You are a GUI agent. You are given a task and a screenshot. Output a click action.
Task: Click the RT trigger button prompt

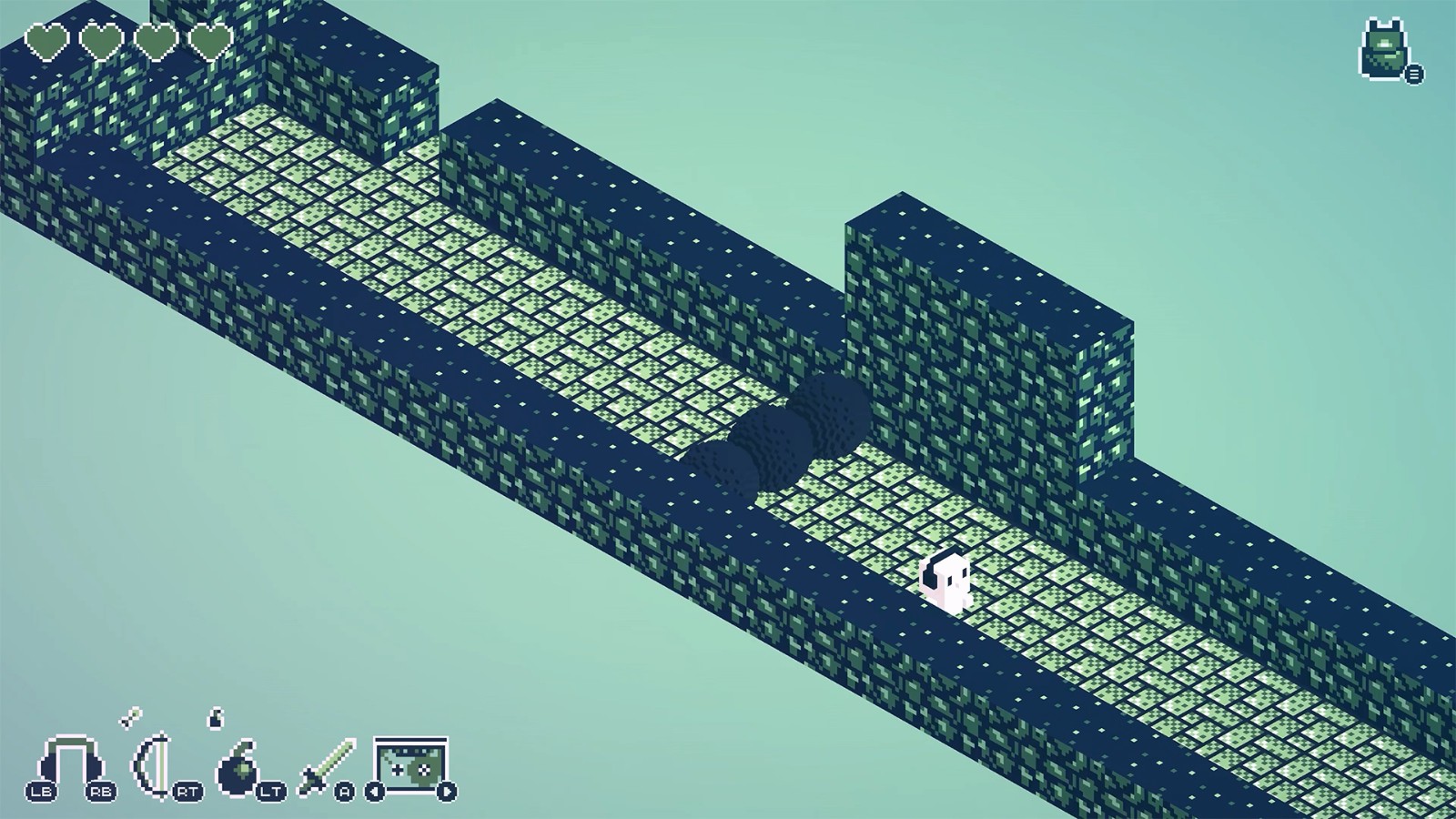click(x=187, y=790)
